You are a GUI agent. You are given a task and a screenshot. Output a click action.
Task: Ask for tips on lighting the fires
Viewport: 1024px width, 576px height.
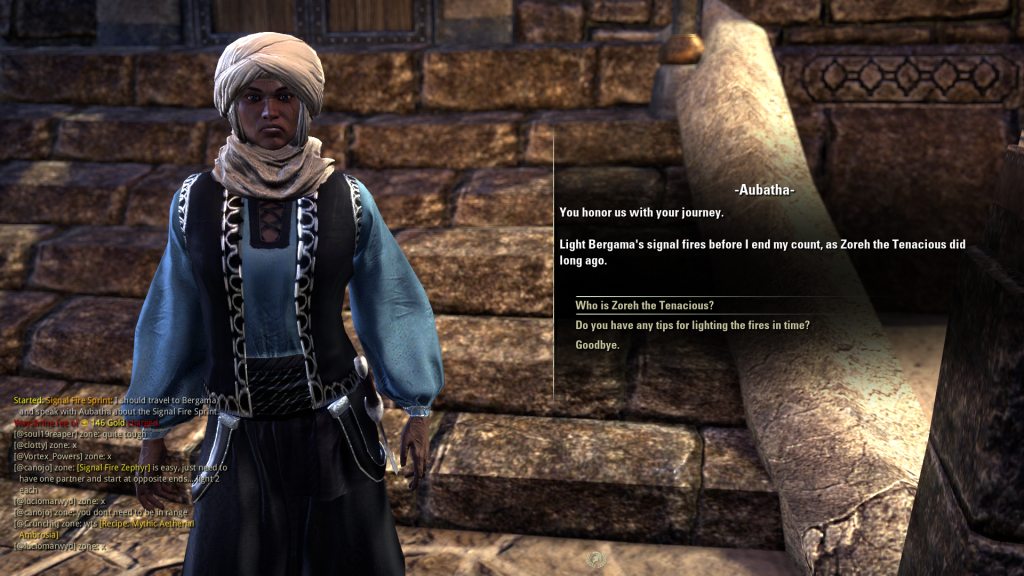(x=692, y=326)
